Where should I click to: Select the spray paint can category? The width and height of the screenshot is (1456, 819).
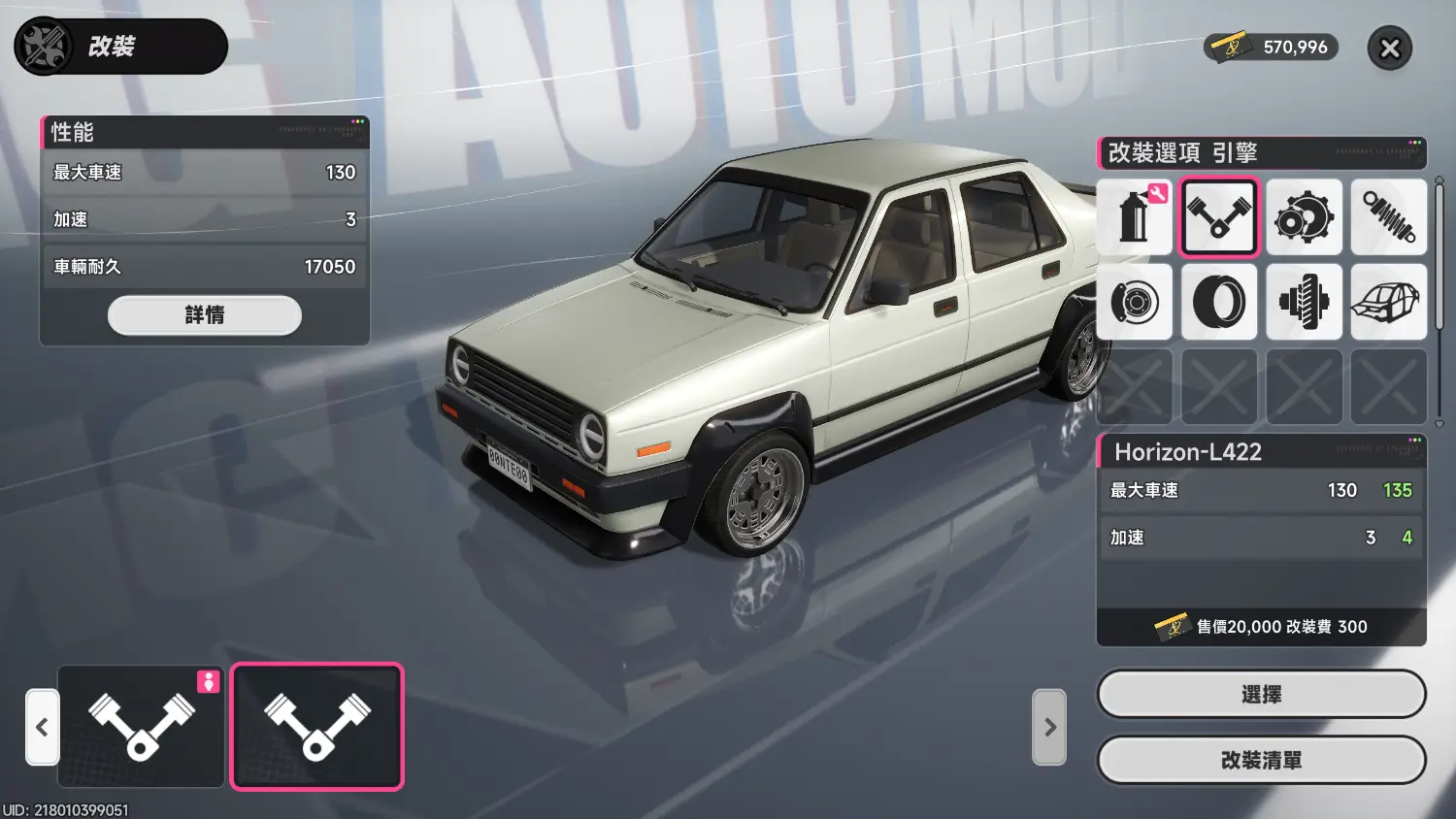click(x=1134, y=217)
